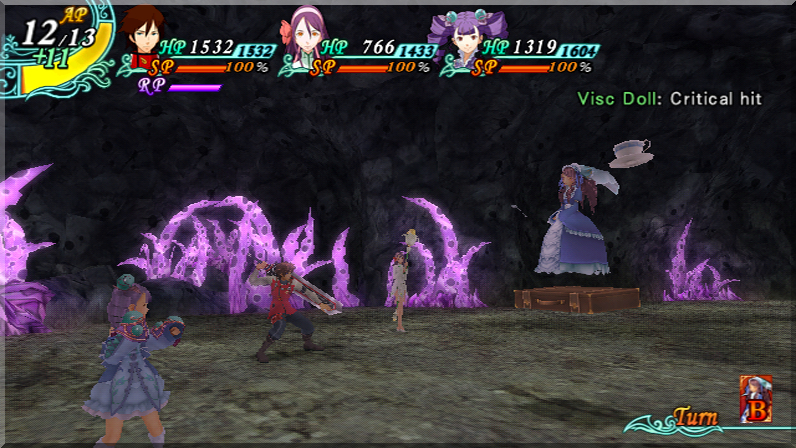The height and width of the screenshot is (448, 796).
Task: Click the turn order character icon
Action: (x=755, y=397)
